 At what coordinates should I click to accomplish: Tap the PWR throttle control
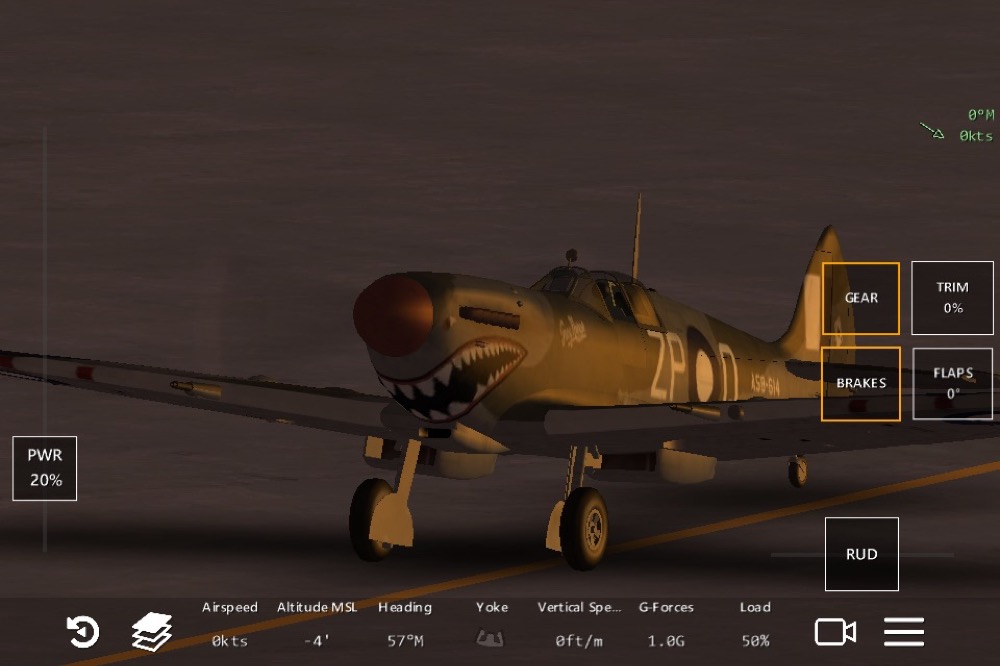pos(45,469)
